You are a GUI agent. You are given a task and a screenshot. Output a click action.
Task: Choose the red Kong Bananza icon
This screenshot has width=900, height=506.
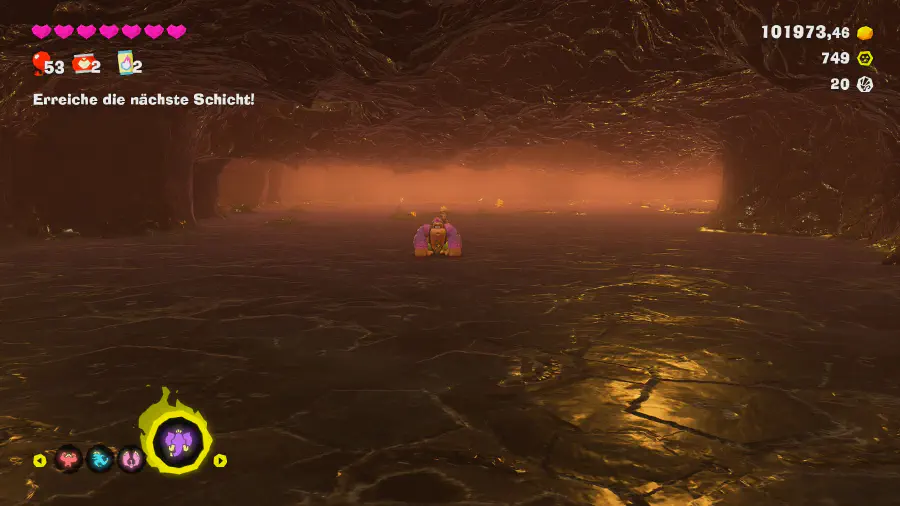pos(69,459)
